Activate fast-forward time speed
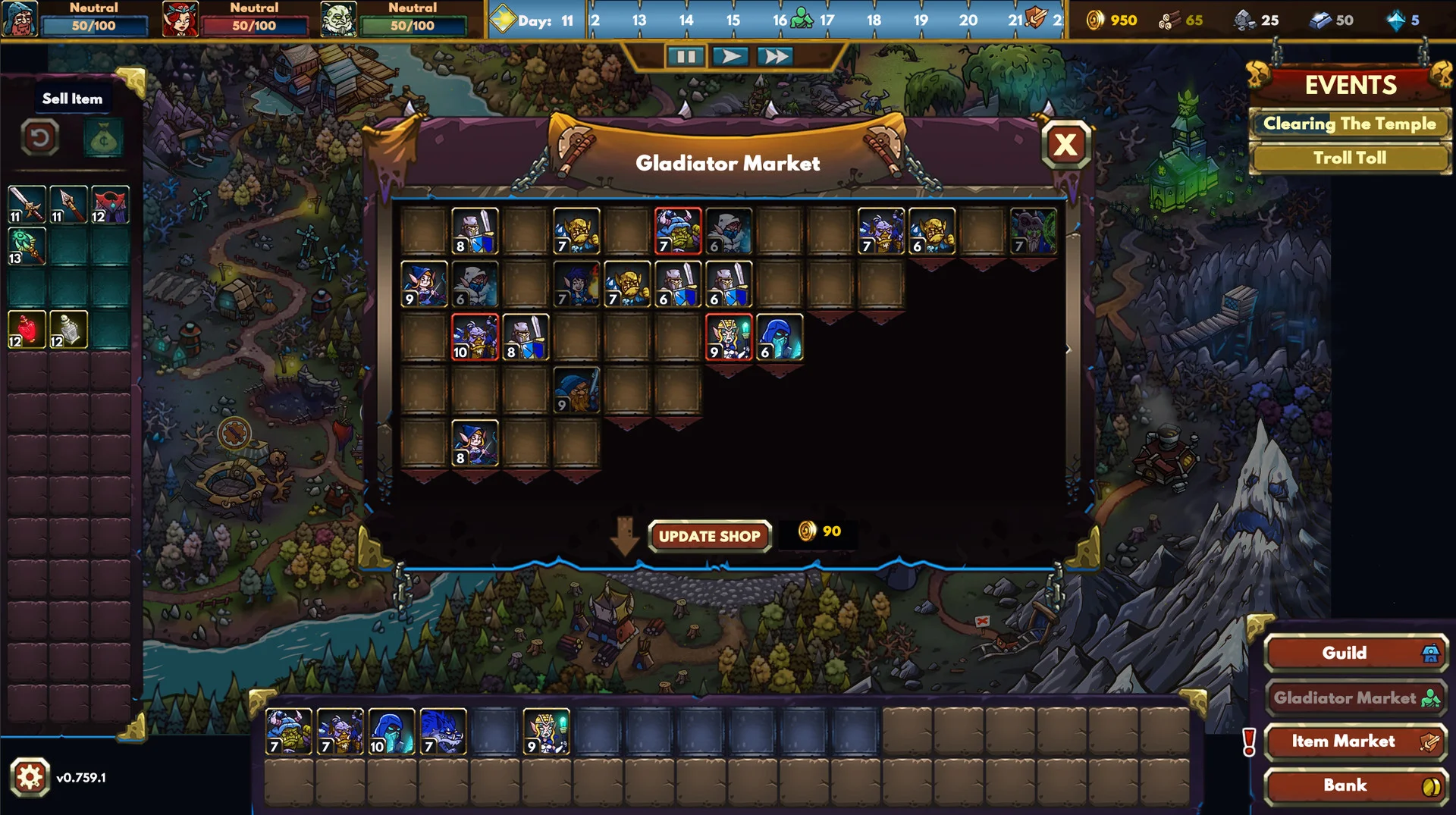Viewport: 1456px width, 815px height. (775, 57)
